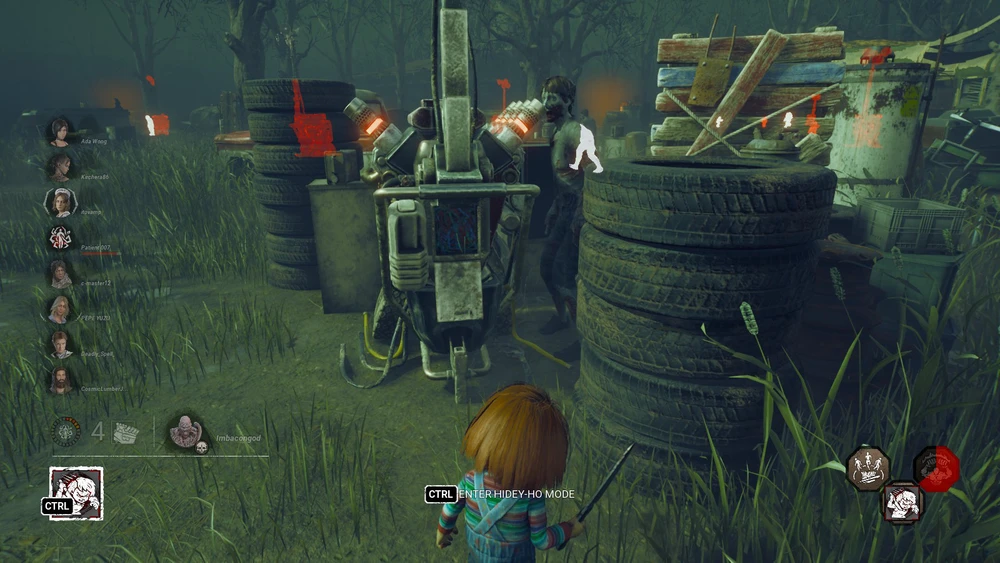Viewport: 1000px width, 563px height.
Task: Select the PEPE YUZU player portrait
Action: (60, 309)
